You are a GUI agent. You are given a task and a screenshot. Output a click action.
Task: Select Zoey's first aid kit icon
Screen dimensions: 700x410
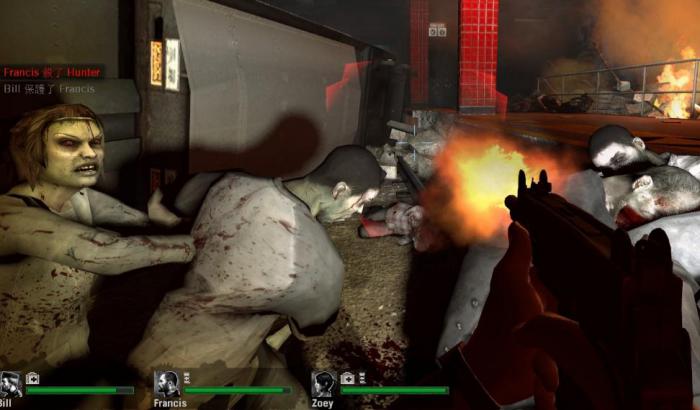pos(347,379)
